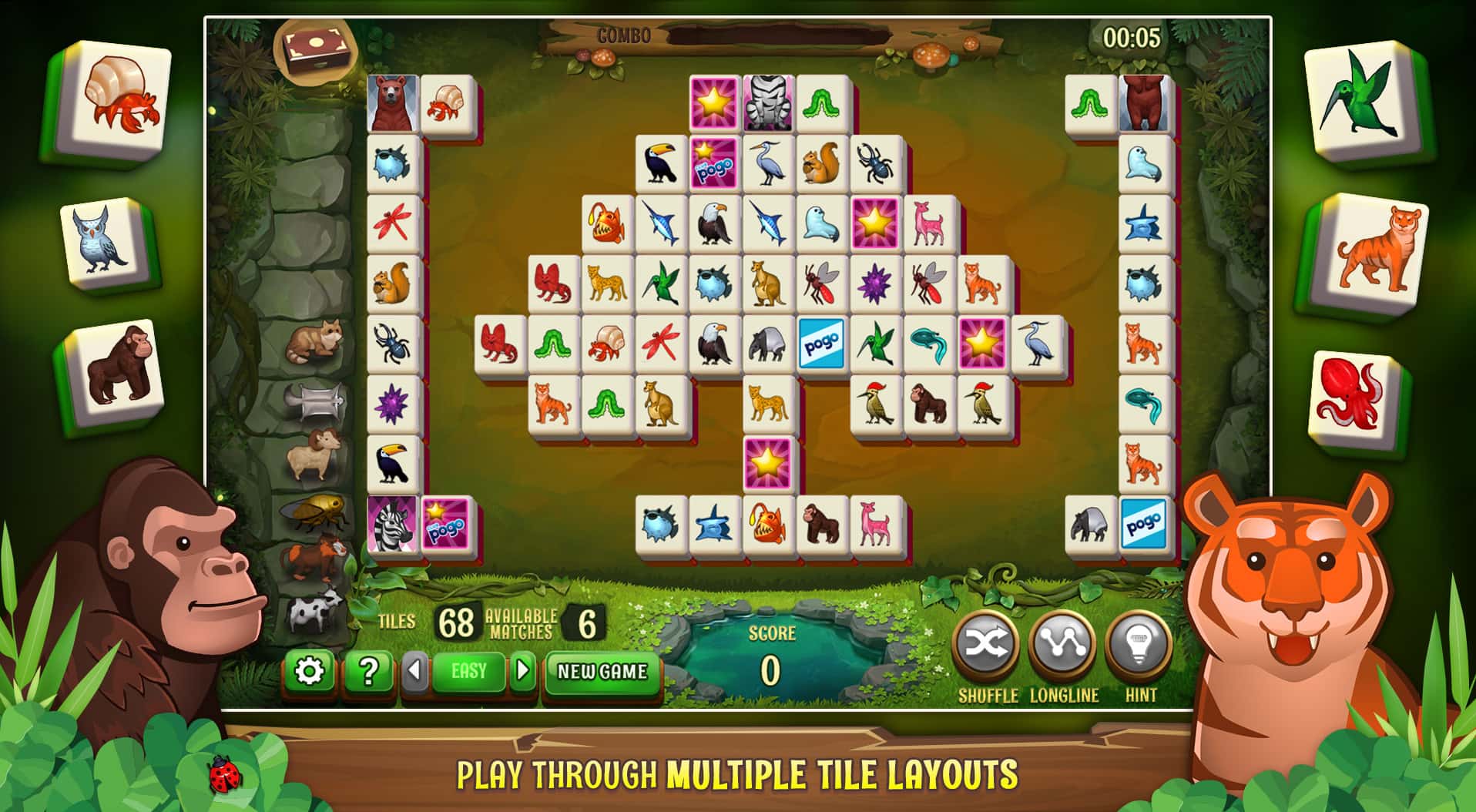Click the pink Pogo bonus tile
This screenshot has width=1476, height=812.
(713, 163)
